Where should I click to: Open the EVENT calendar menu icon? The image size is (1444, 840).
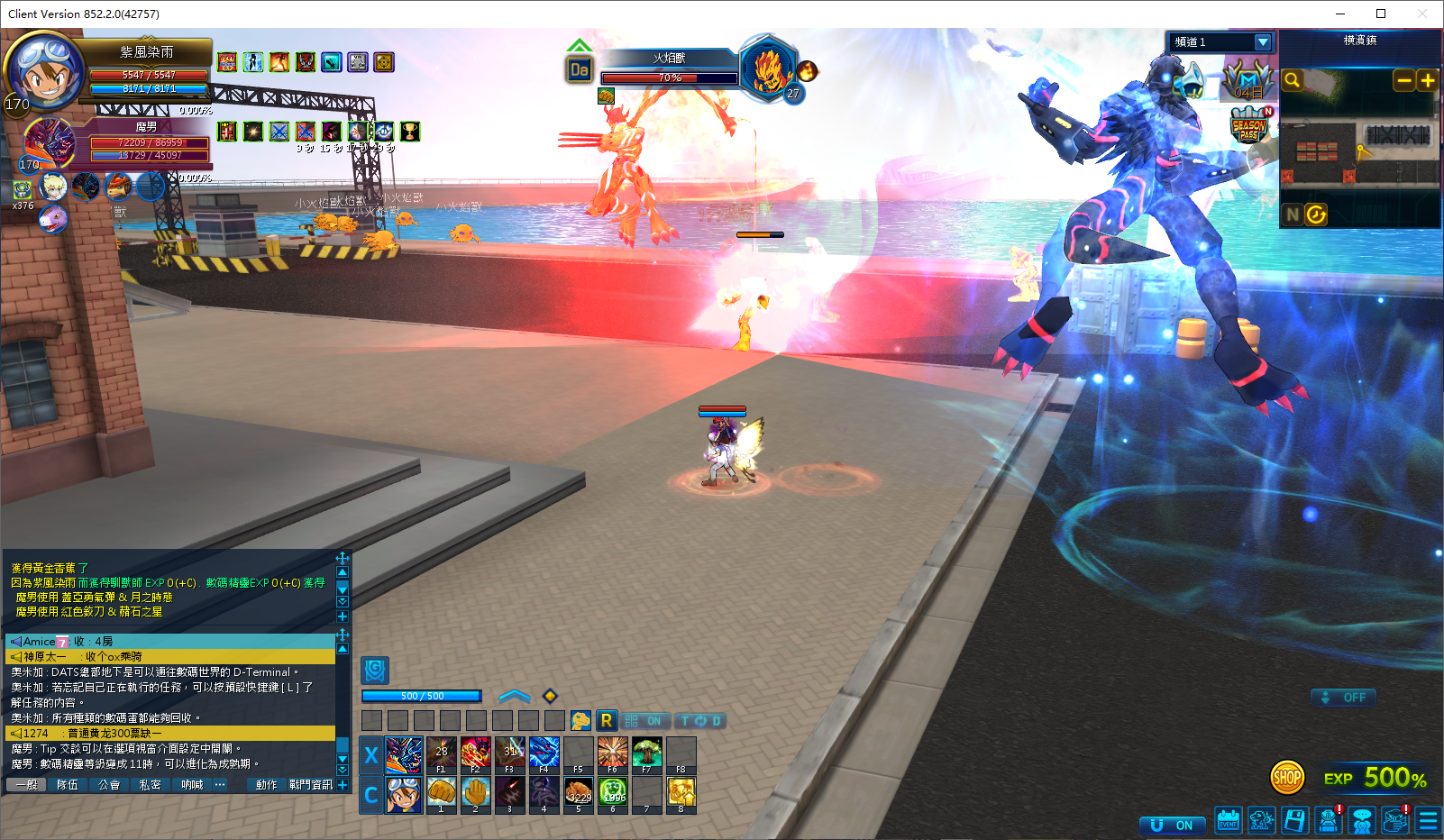tap(1229, 820)
